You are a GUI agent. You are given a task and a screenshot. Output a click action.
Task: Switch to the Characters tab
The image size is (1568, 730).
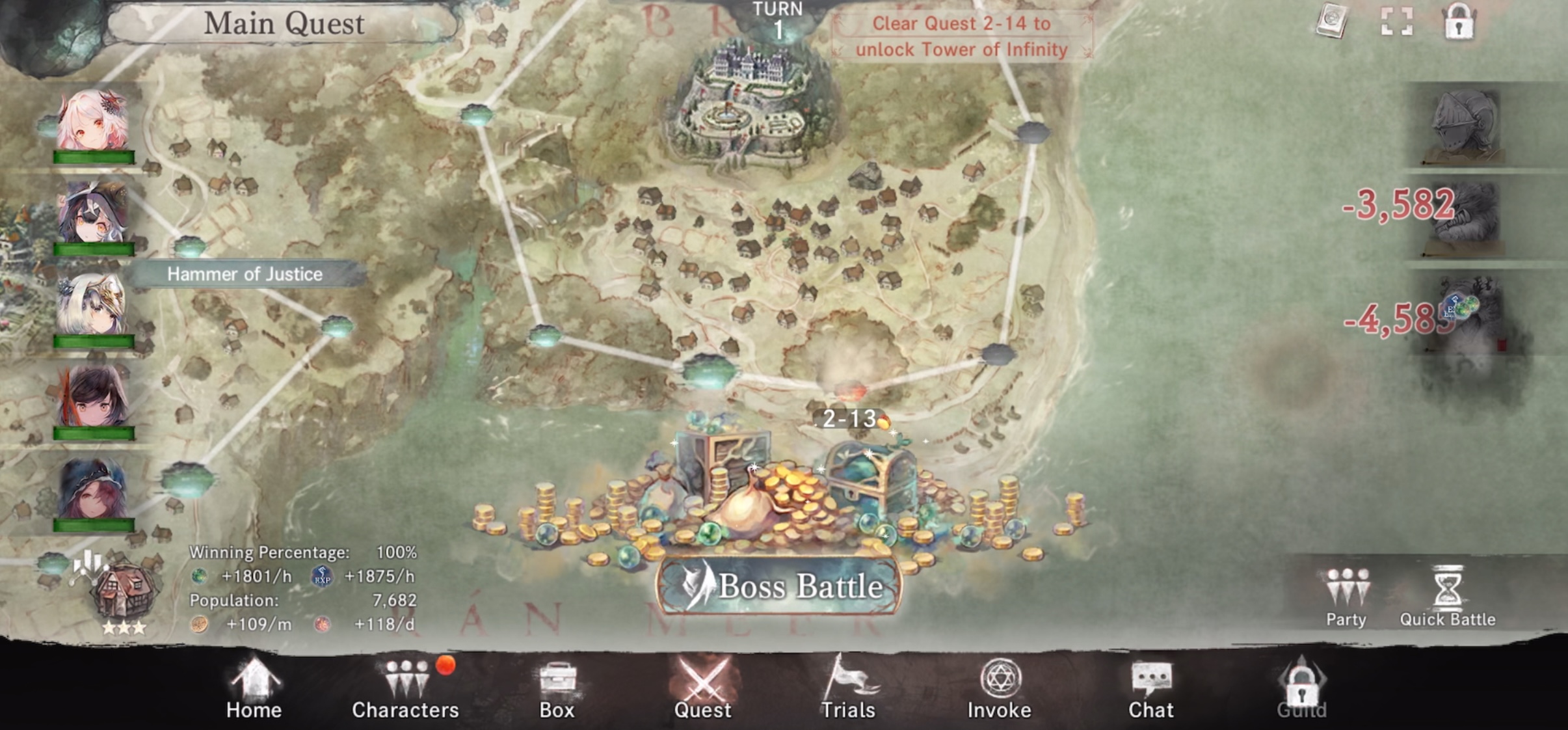pos(405,689)
